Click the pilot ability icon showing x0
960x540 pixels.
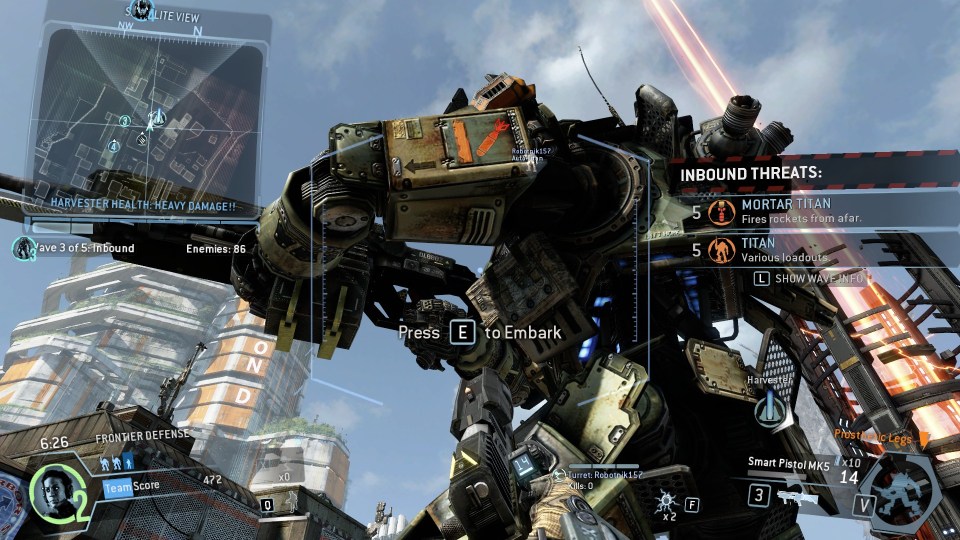tap(285, 492)
